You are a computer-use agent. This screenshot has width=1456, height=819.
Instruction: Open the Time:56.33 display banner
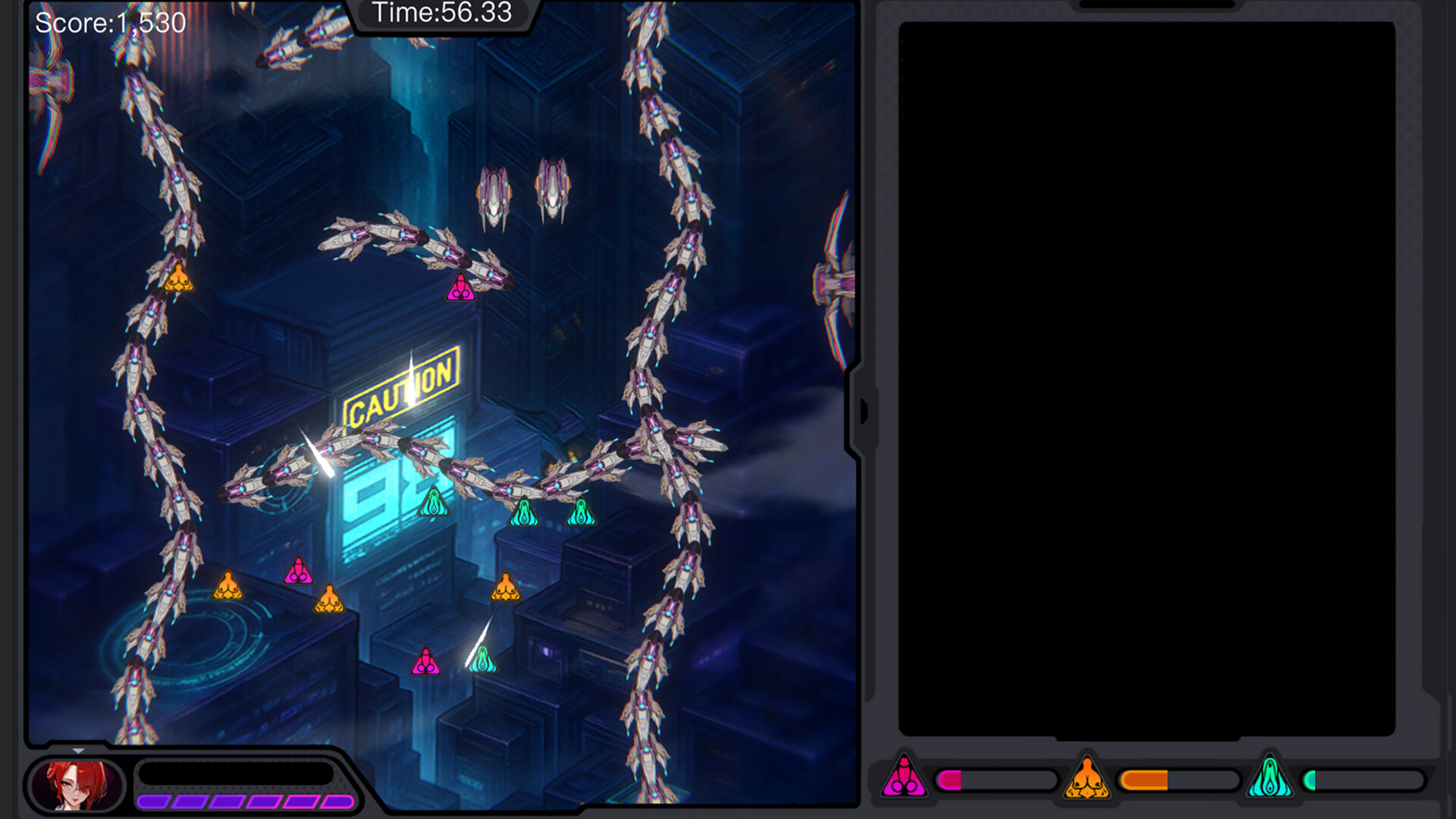tap(440, 13)
